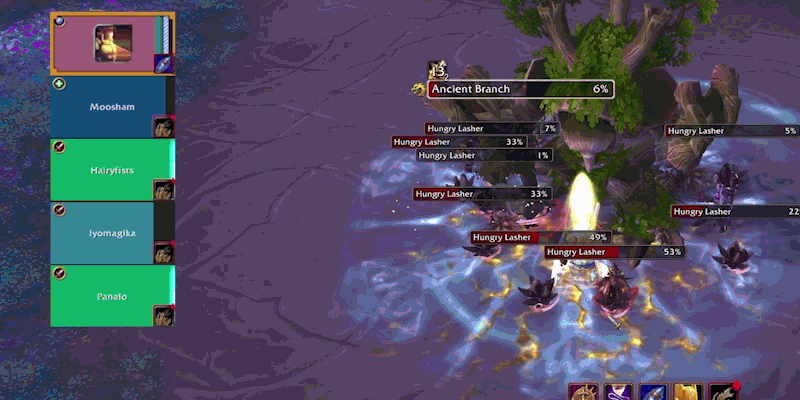
Task: Target the Hungry Lasher nameplate at 53%
Action: point(614,252)
